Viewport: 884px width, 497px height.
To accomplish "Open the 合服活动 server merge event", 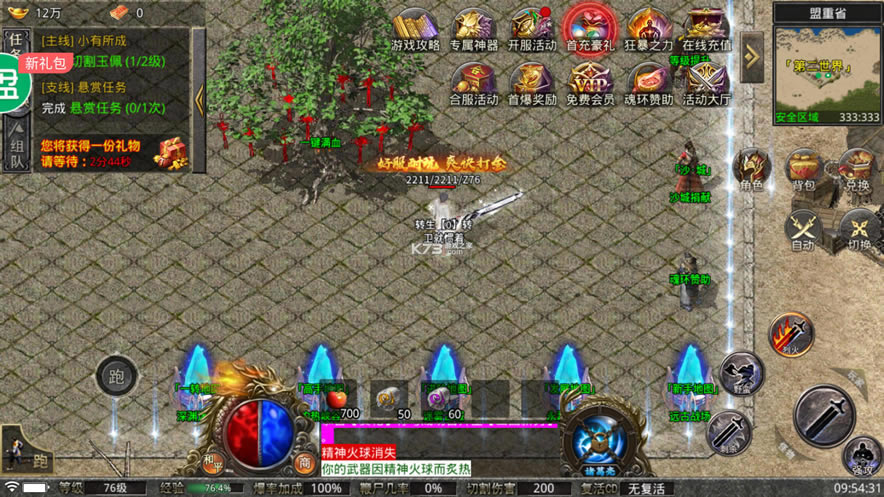I will [473, 82].
